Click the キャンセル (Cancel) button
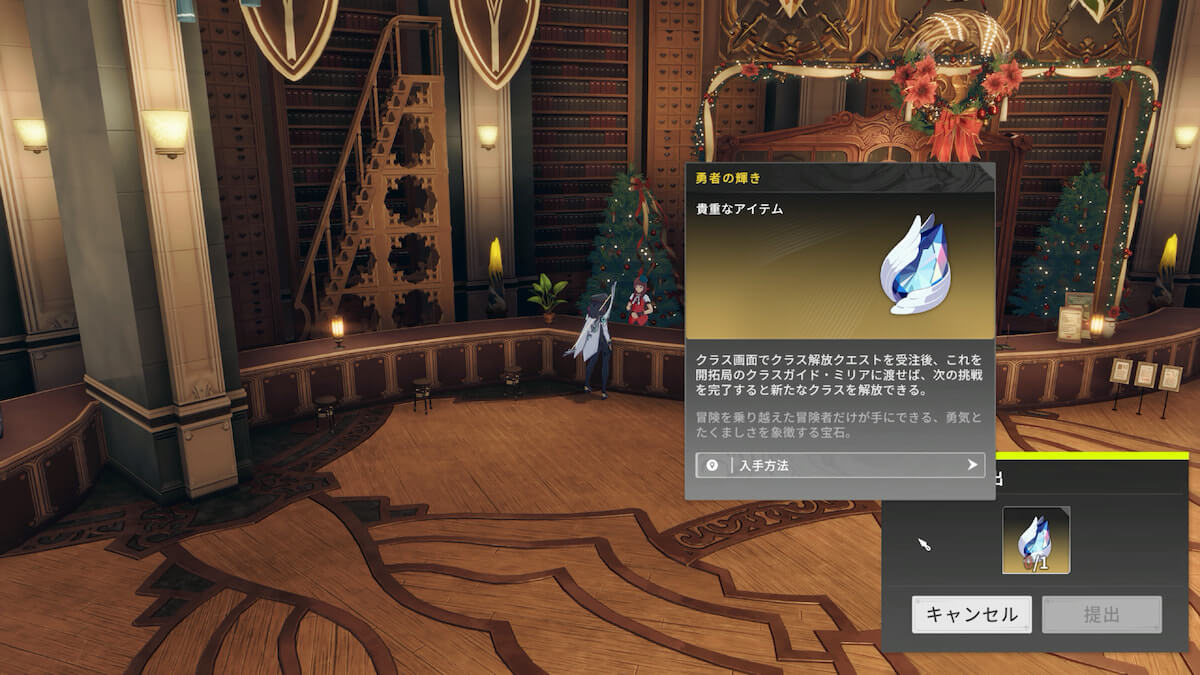 [x=971, y=614]
